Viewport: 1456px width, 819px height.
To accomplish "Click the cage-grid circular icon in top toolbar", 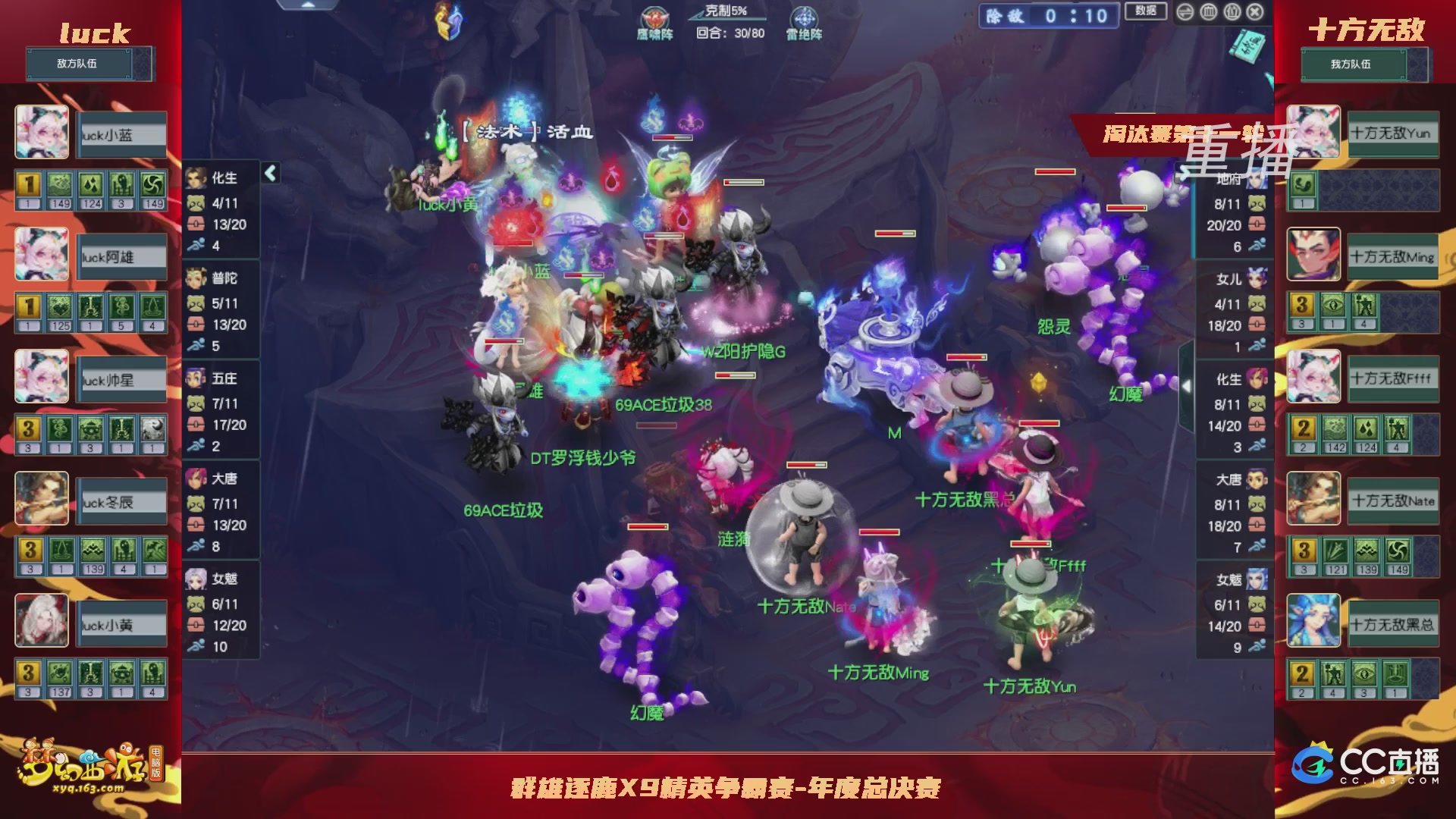I will tap(1207, 11).
